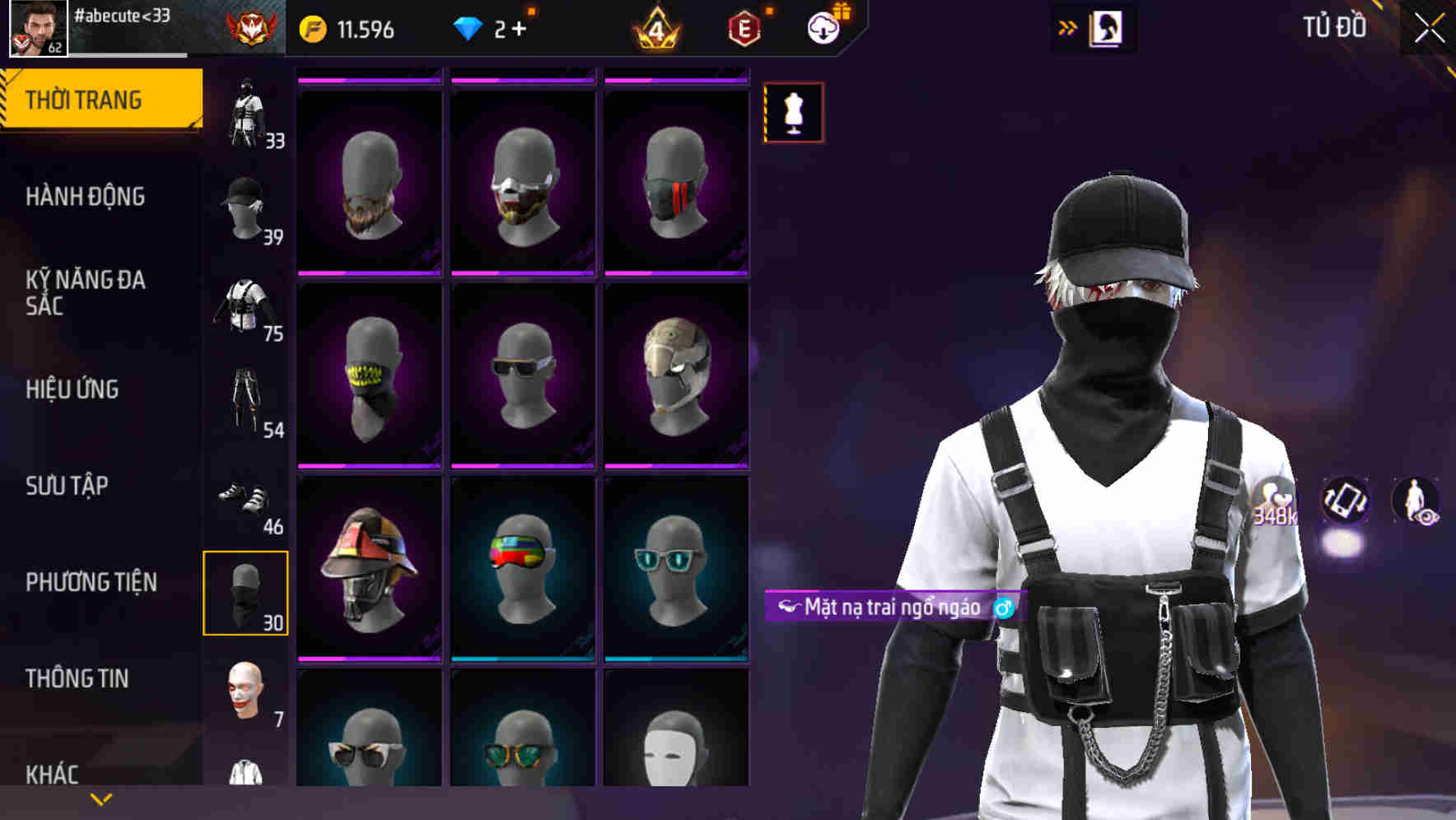Open the THÔNG TIN section
Image resolution: width=1456 pixels, height=820 pixels.
point(76,678)
